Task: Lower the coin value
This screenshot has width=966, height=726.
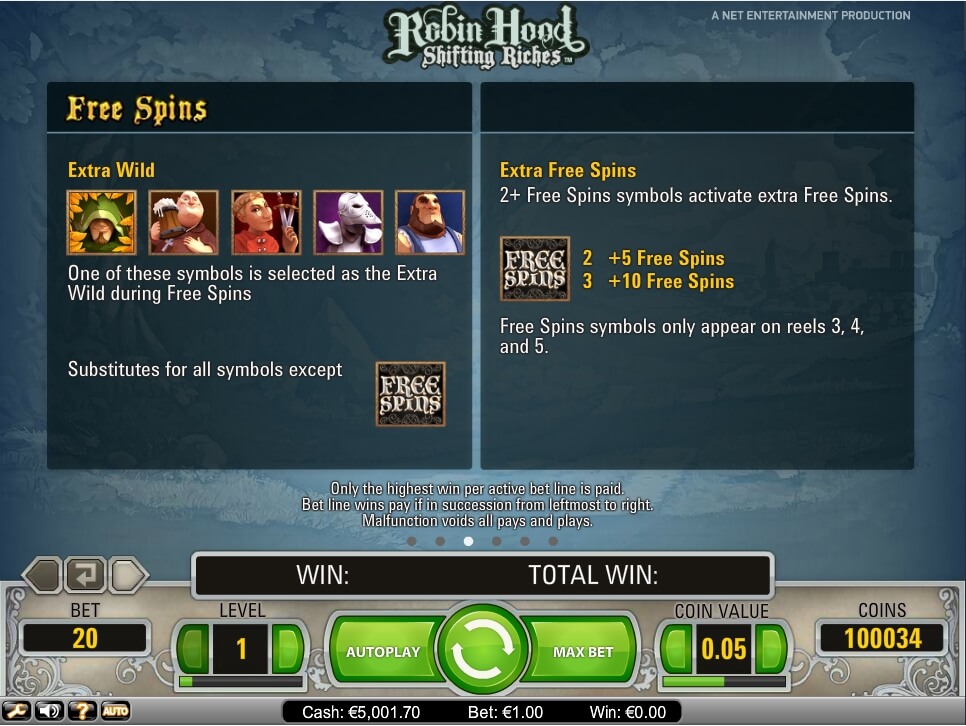Action: coord(677,650)
